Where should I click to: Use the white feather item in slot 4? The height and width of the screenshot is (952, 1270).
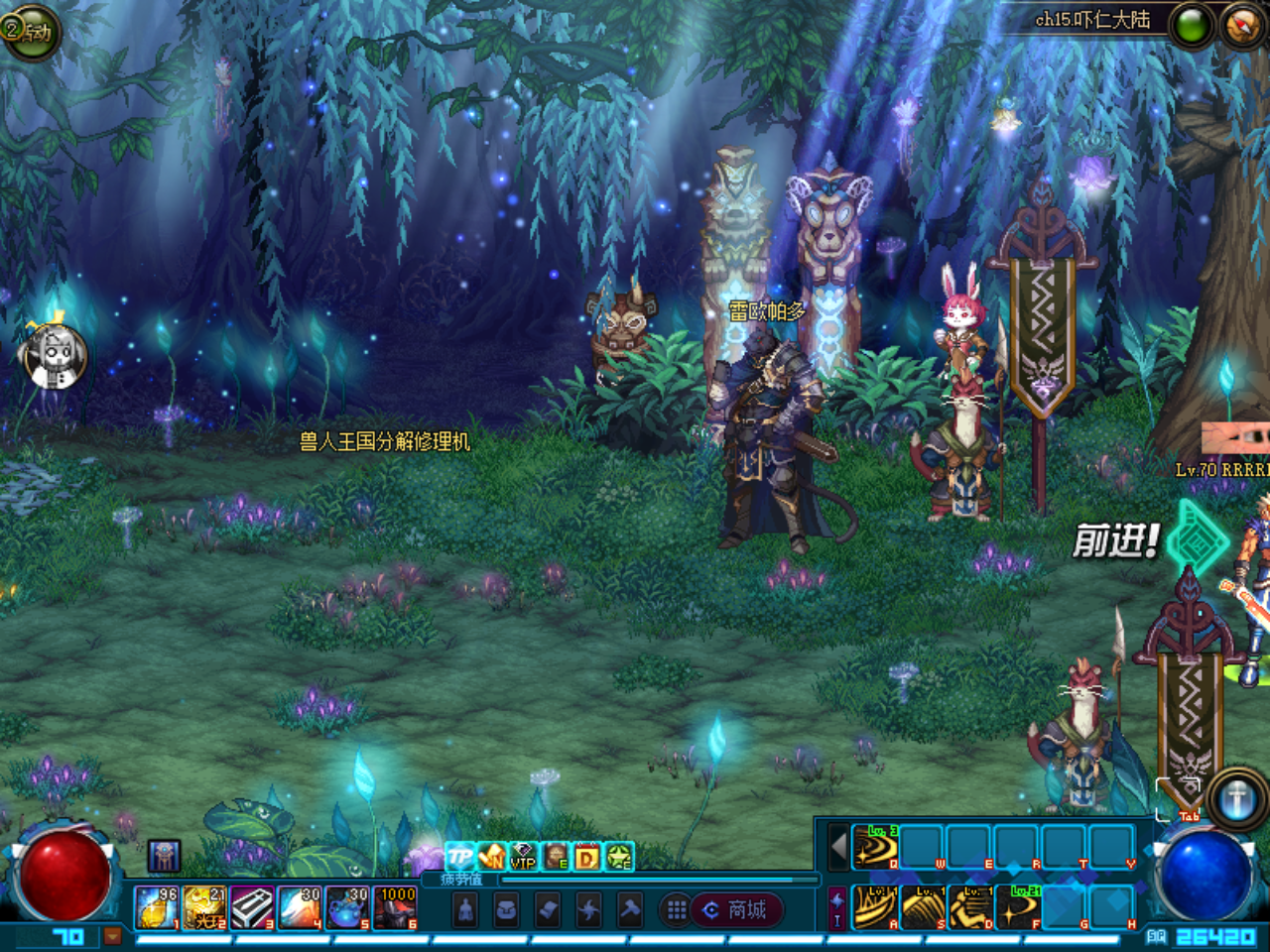[300, 907]
